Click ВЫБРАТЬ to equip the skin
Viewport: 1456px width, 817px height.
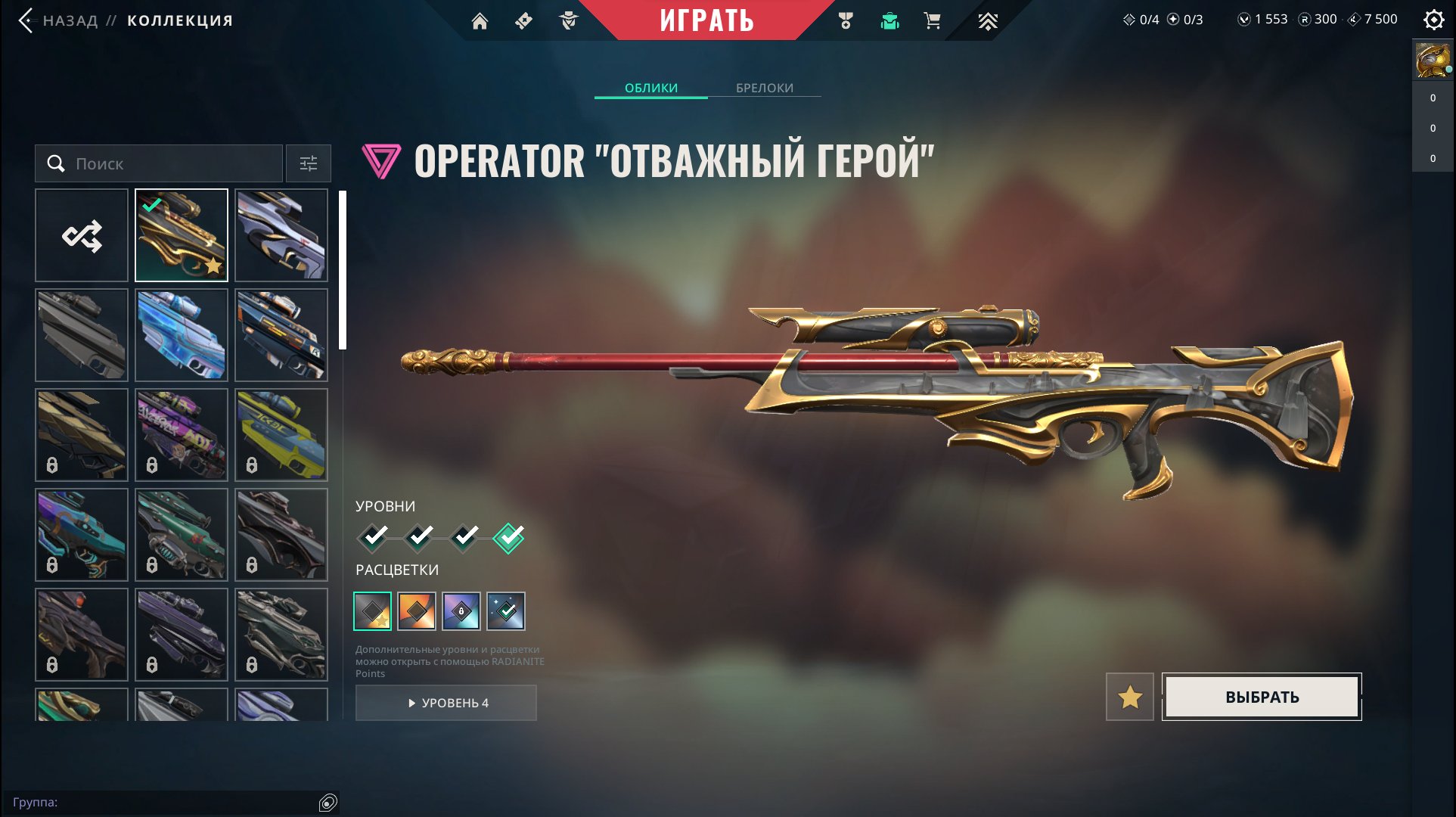coord(1261,697)
